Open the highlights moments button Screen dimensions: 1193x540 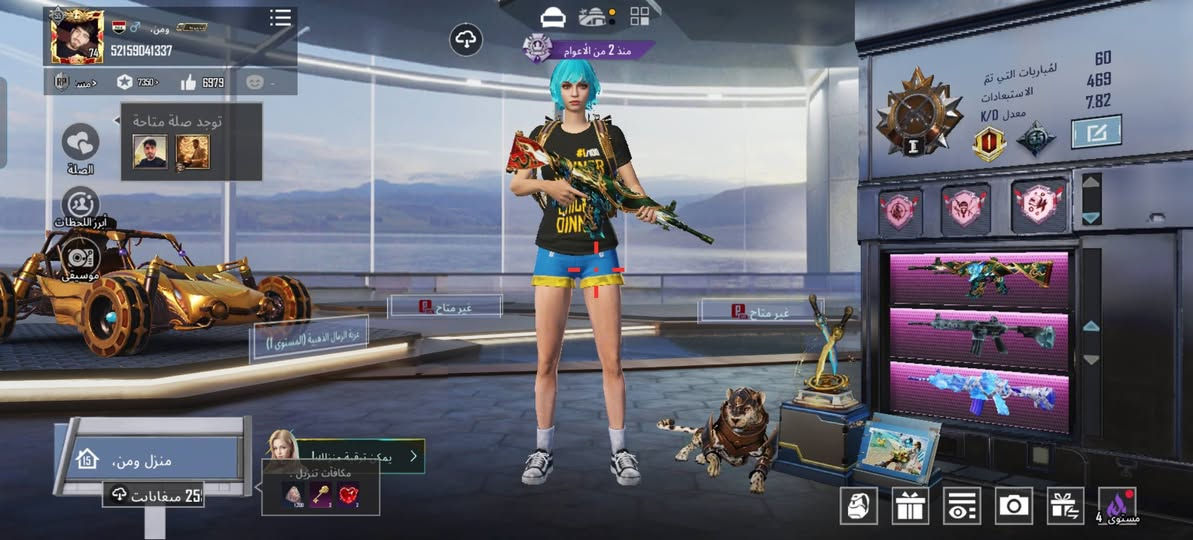click(80, 205)
